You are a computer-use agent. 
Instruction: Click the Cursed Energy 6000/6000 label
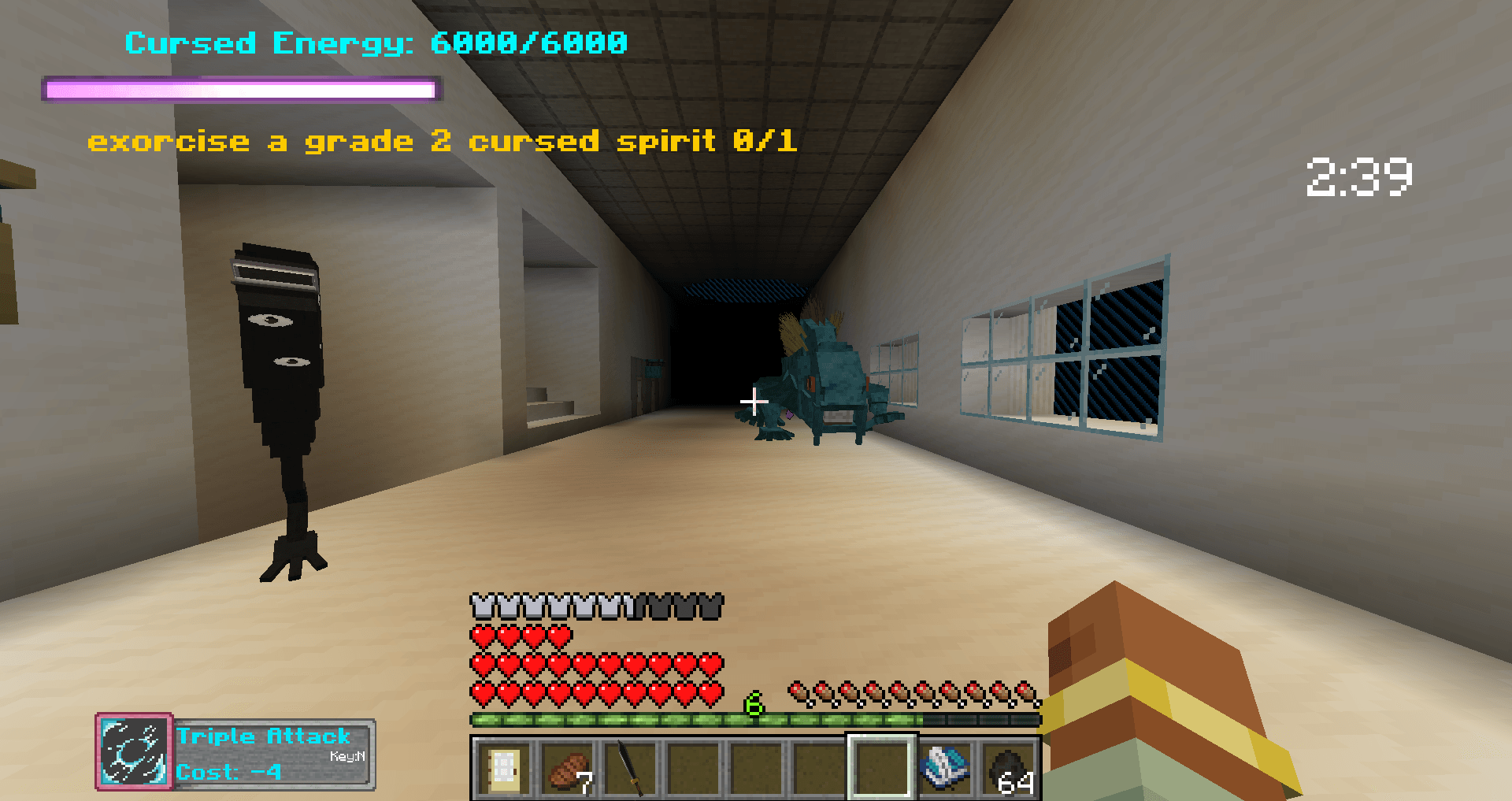pyautogui.click(x=376, y=44)
